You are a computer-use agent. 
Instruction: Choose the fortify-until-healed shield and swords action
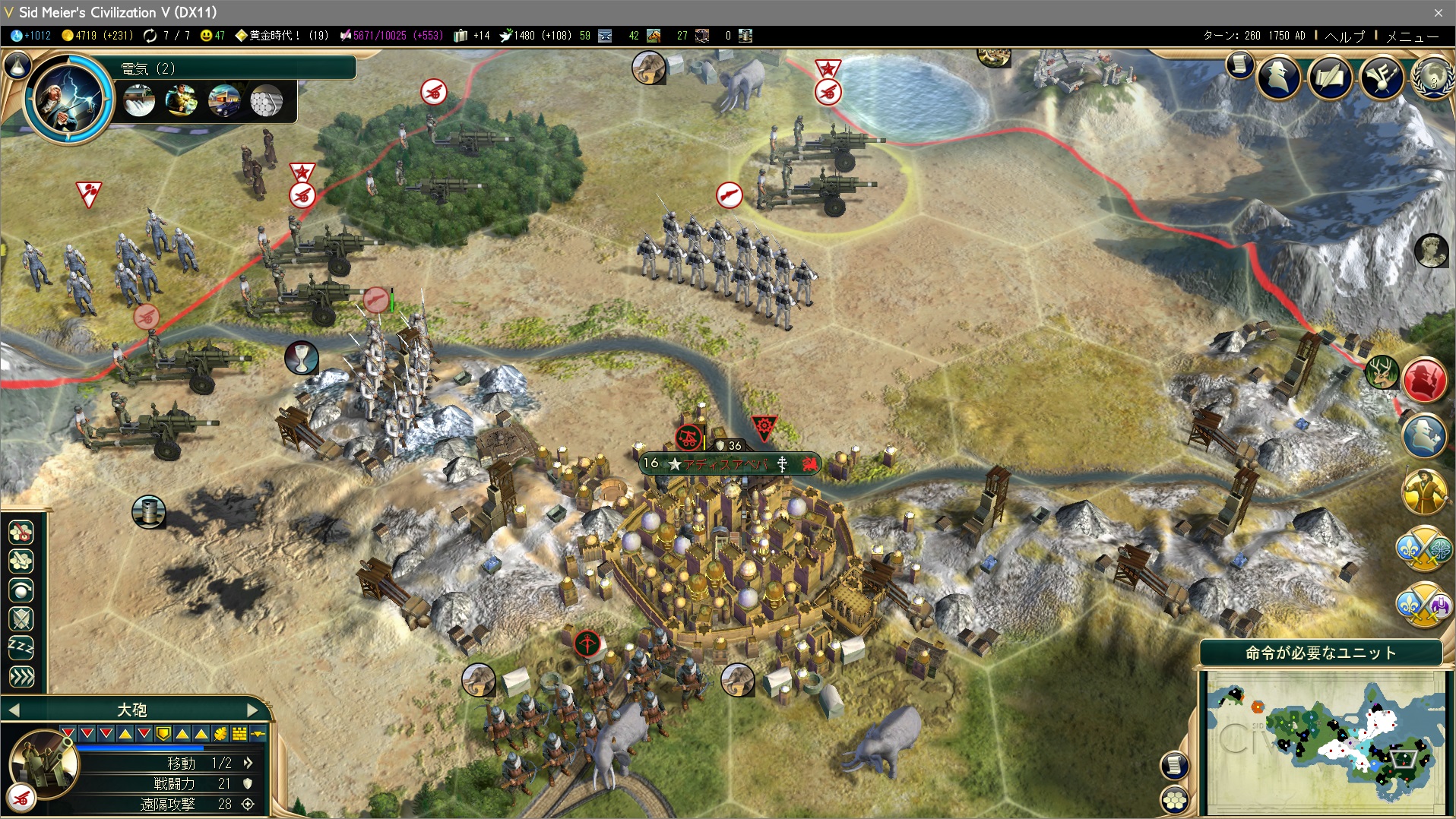21,618
